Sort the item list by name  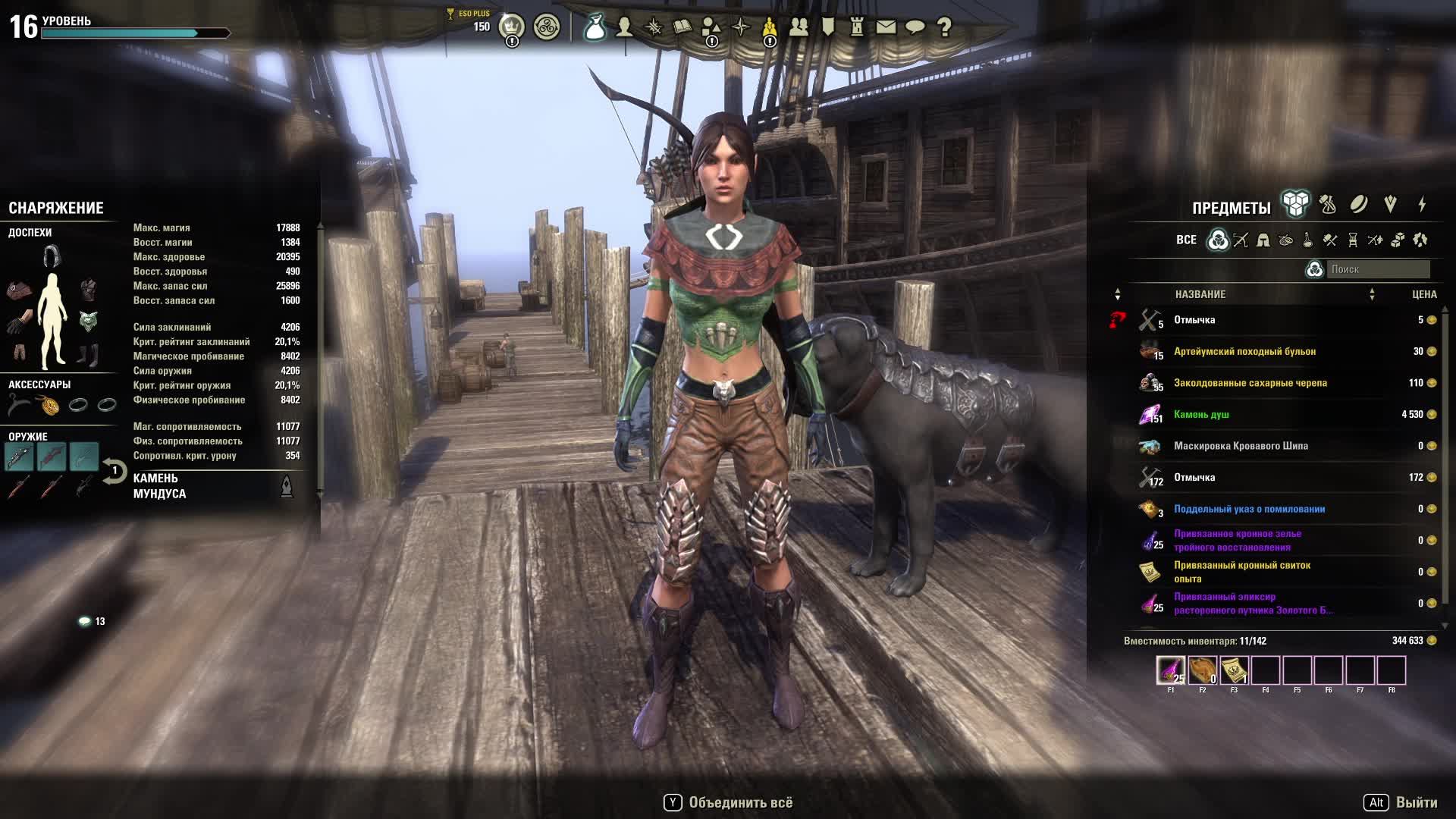(x=1200, y=294)
